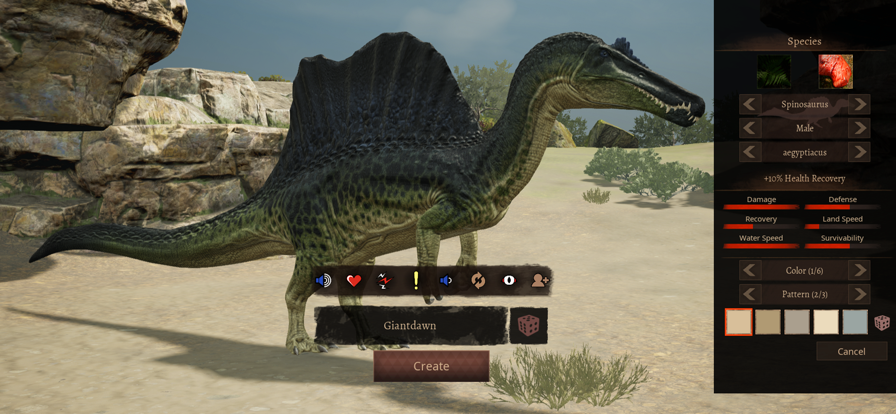This screenshot has height=414, width=896.
Task: Pick the light blue-gray color swatch
Action: click(x=855, y=322)
